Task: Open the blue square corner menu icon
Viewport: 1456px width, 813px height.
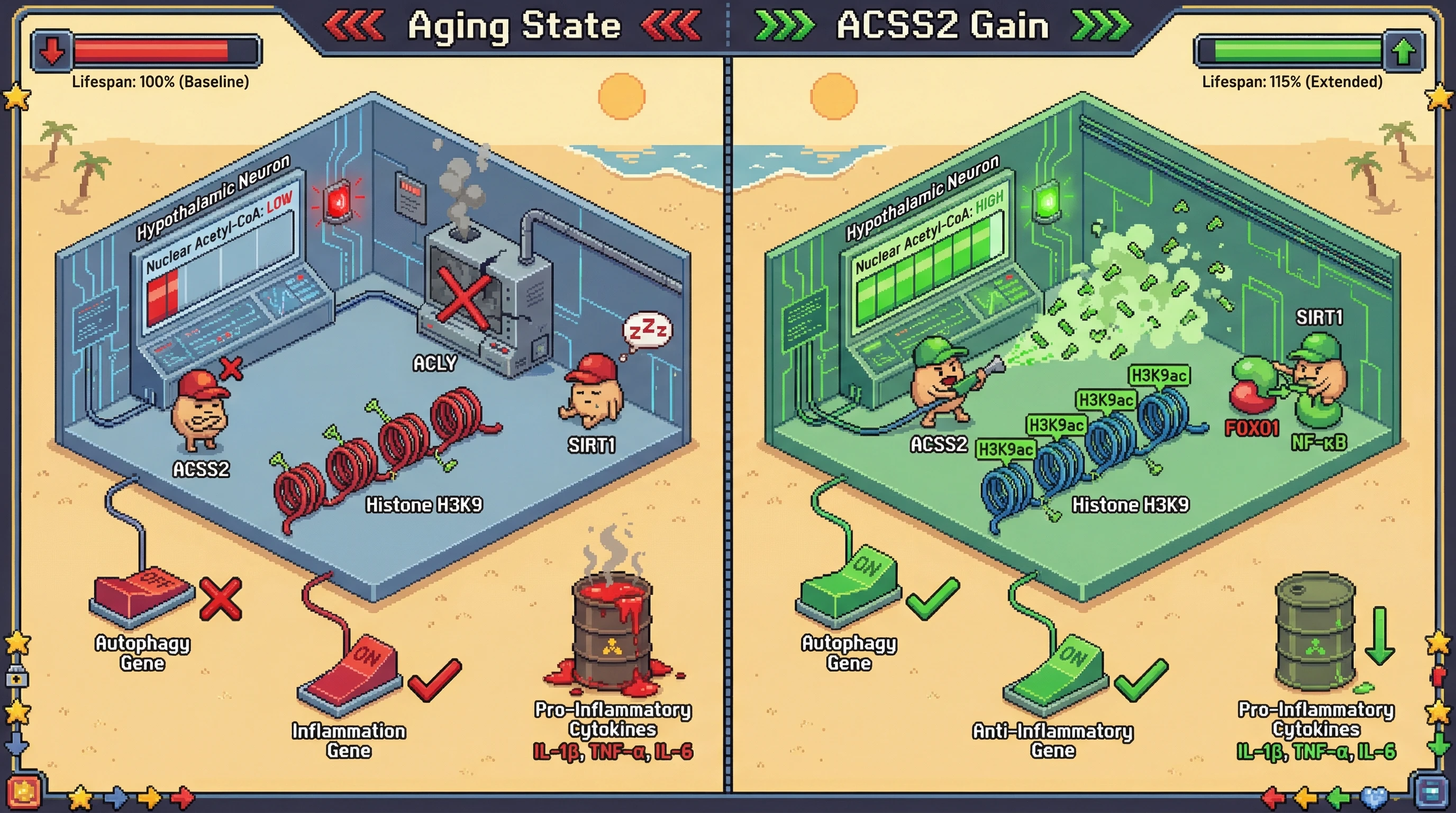Action: point(1432,793)
